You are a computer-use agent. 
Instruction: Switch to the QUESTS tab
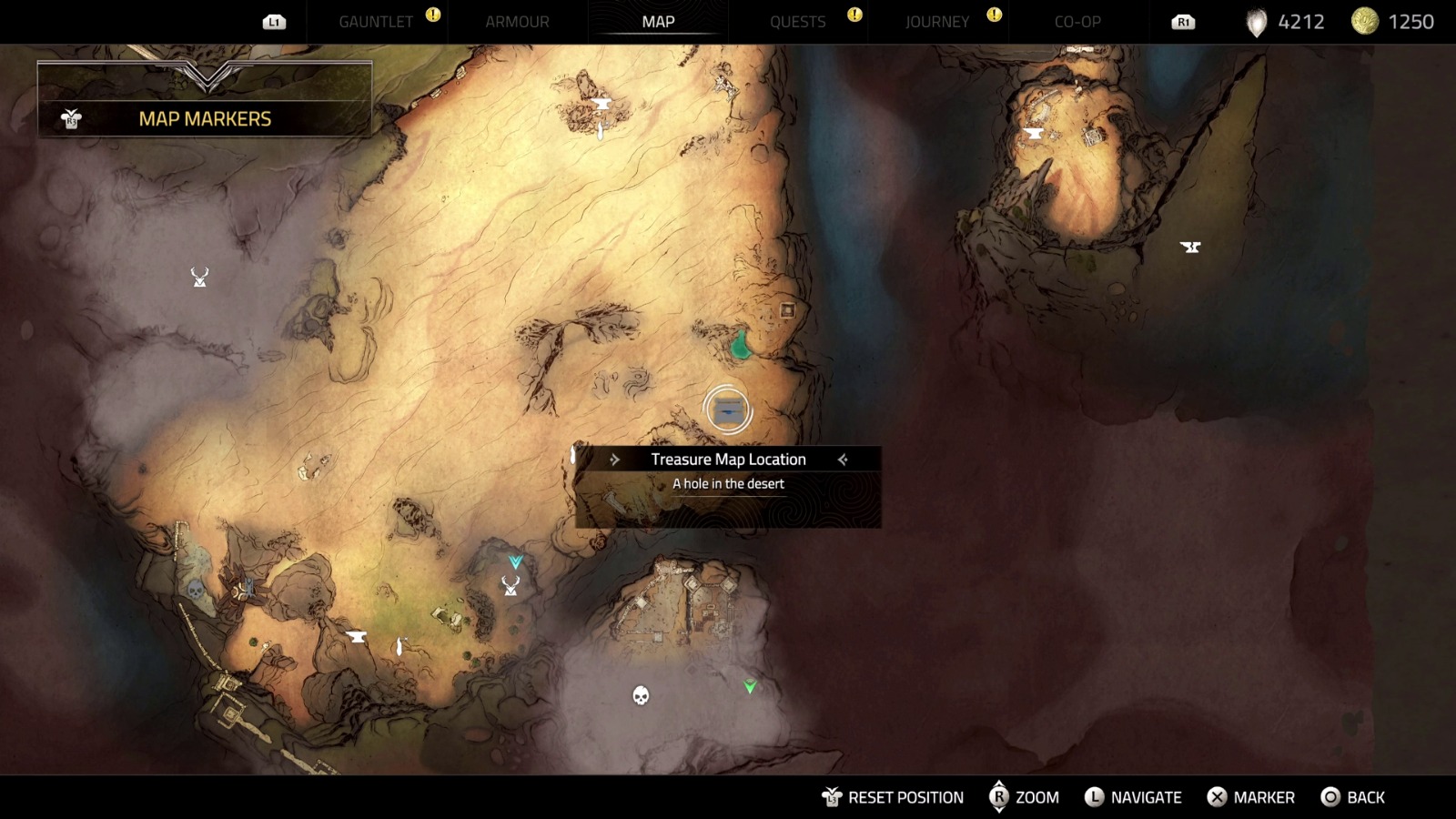tap(799, 21)
